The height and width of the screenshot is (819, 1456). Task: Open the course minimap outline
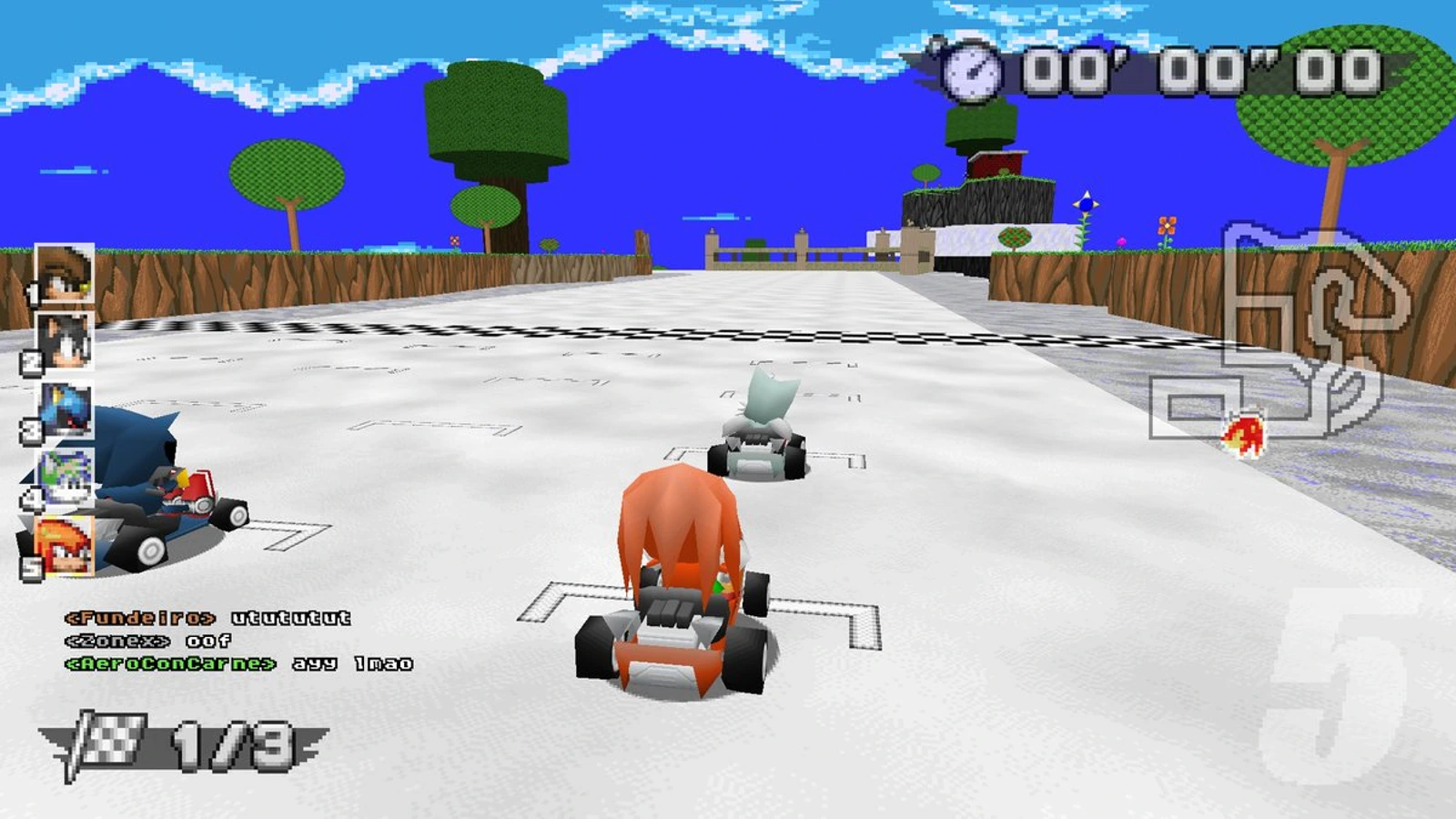point(1274,337)
